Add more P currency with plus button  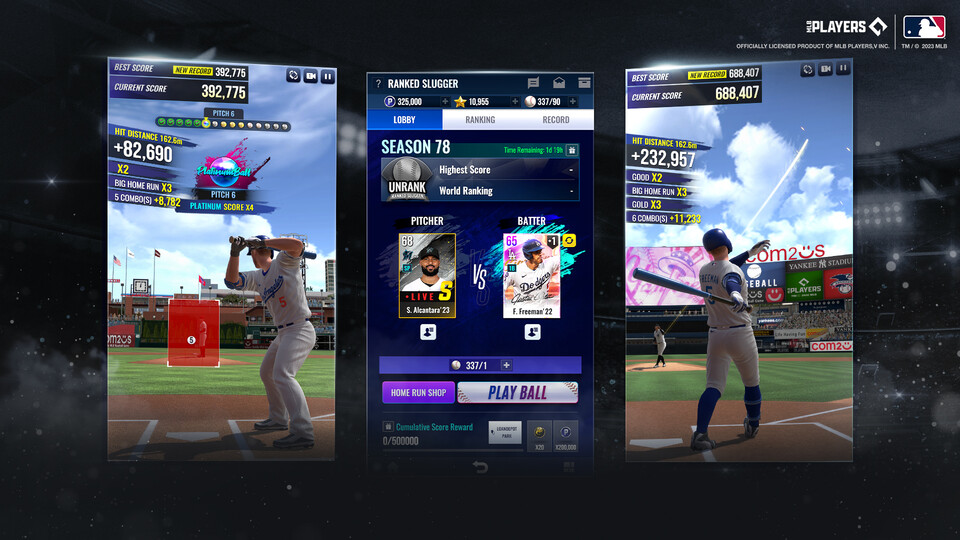coord(445,101)
